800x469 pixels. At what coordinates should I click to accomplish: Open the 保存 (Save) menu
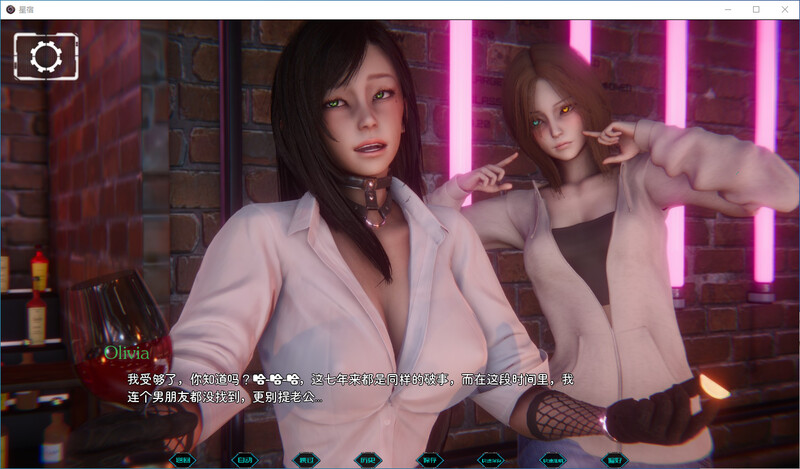point(430,460)
